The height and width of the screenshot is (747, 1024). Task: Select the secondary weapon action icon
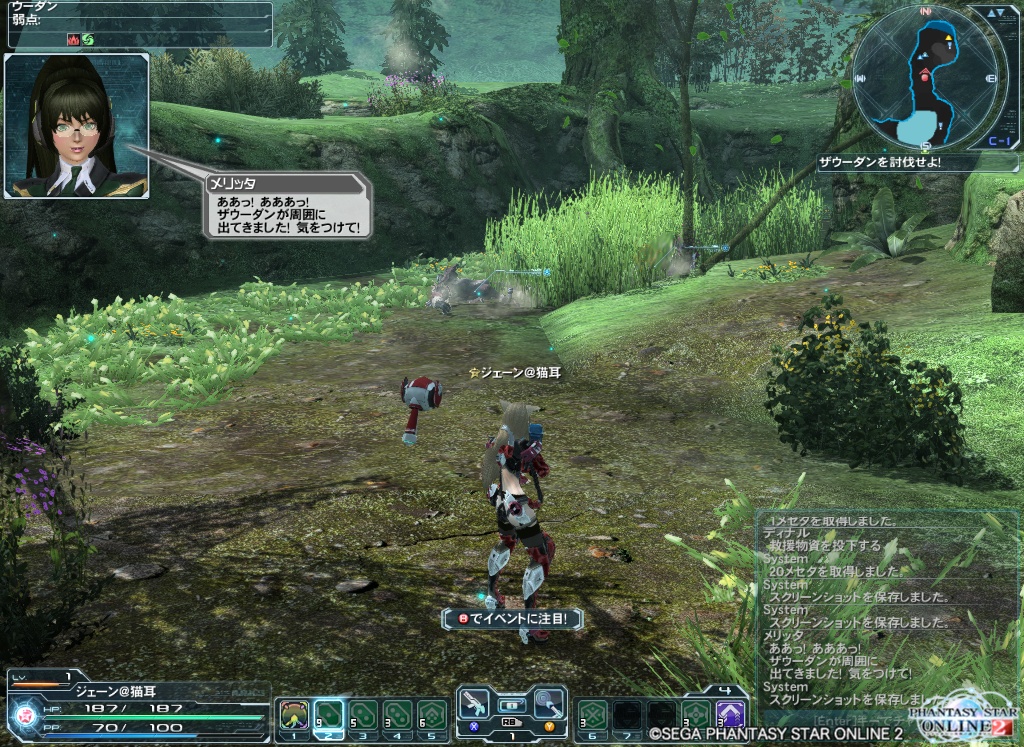pyautogui.click(x=548, y=704)
